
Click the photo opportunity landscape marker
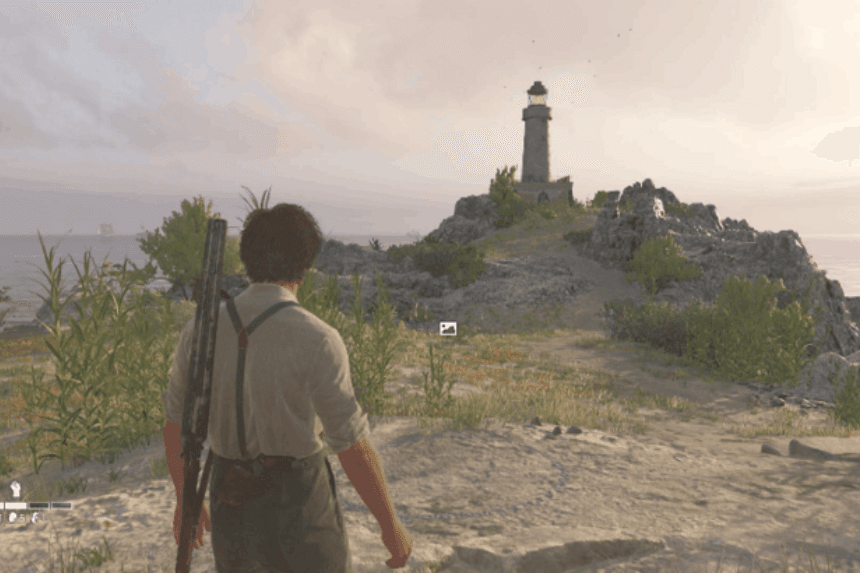[x=448, y=328]
